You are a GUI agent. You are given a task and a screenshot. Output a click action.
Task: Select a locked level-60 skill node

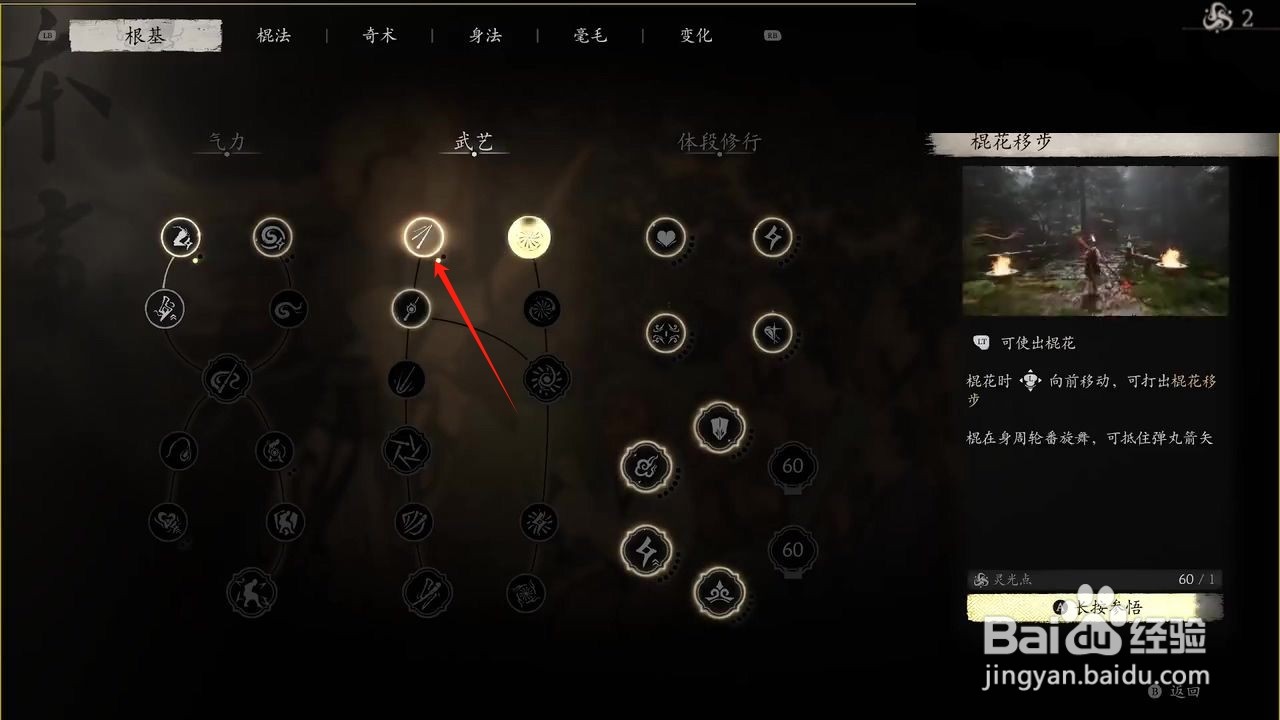(792, 466)
